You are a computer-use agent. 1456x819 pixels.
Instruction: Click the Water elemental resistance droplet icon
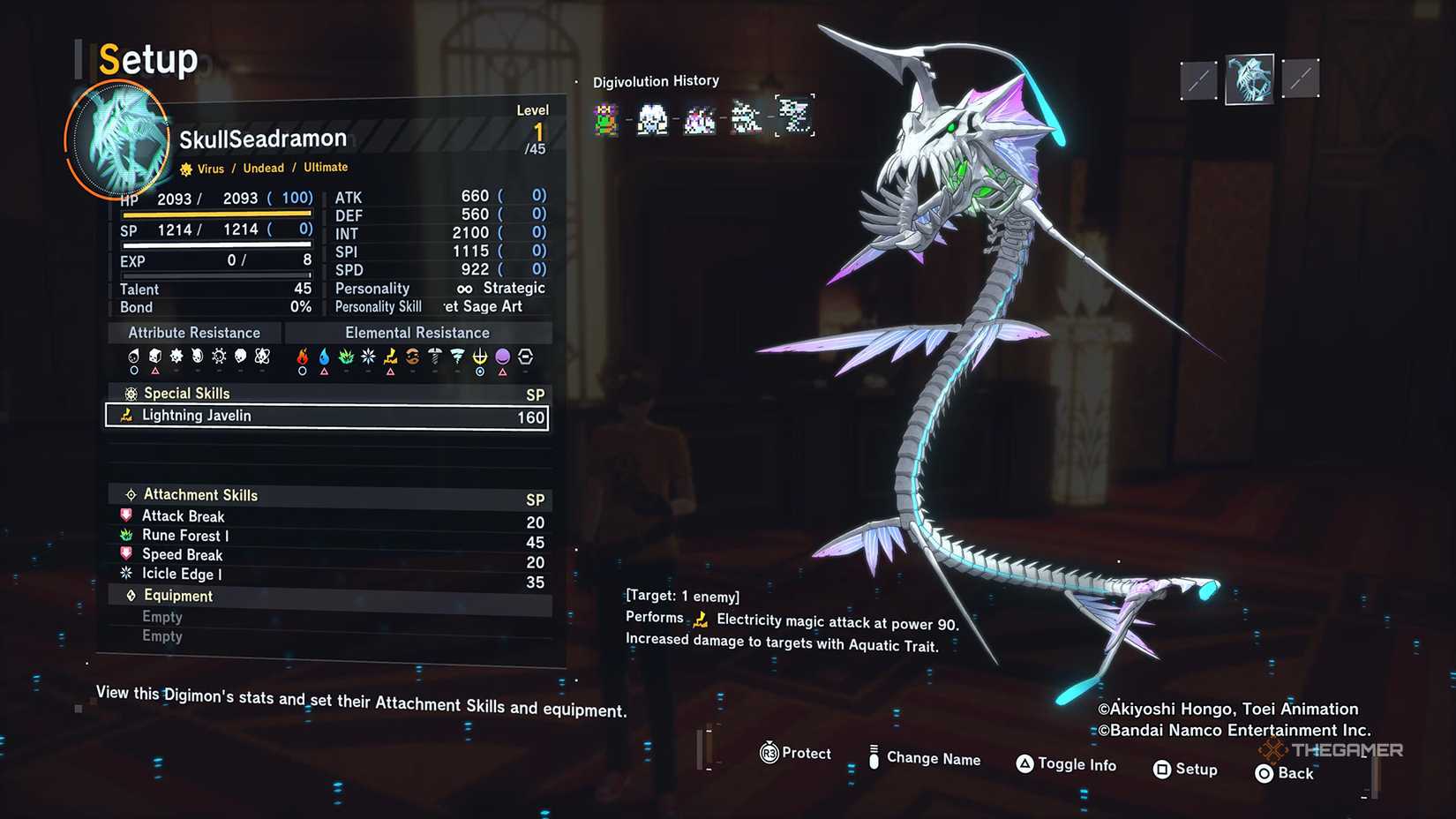pyautogui.click(x=325, y=357)
